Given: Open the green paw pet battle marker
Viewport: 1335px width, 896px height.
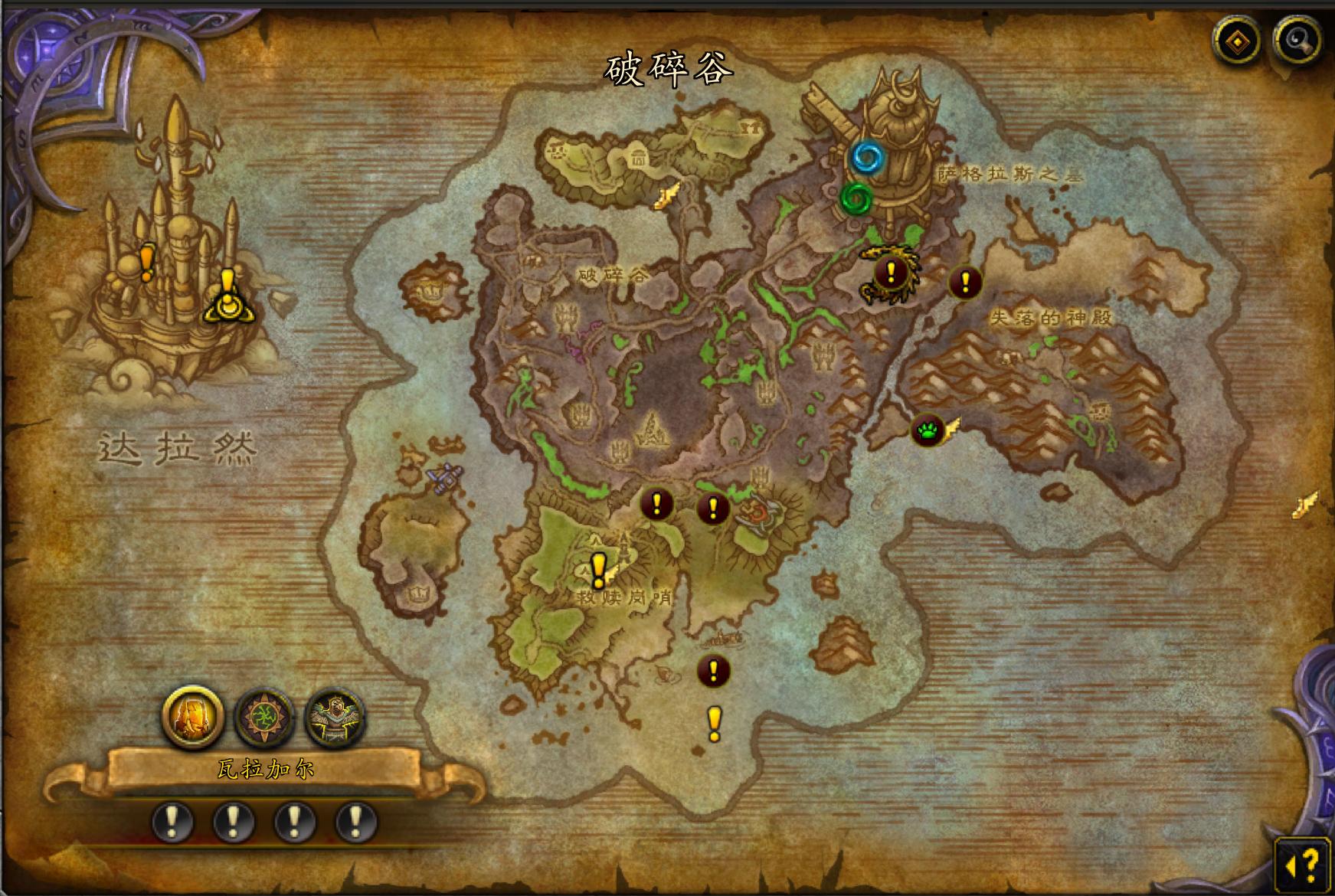Looking at the screenshot, I should coord(927,430).
